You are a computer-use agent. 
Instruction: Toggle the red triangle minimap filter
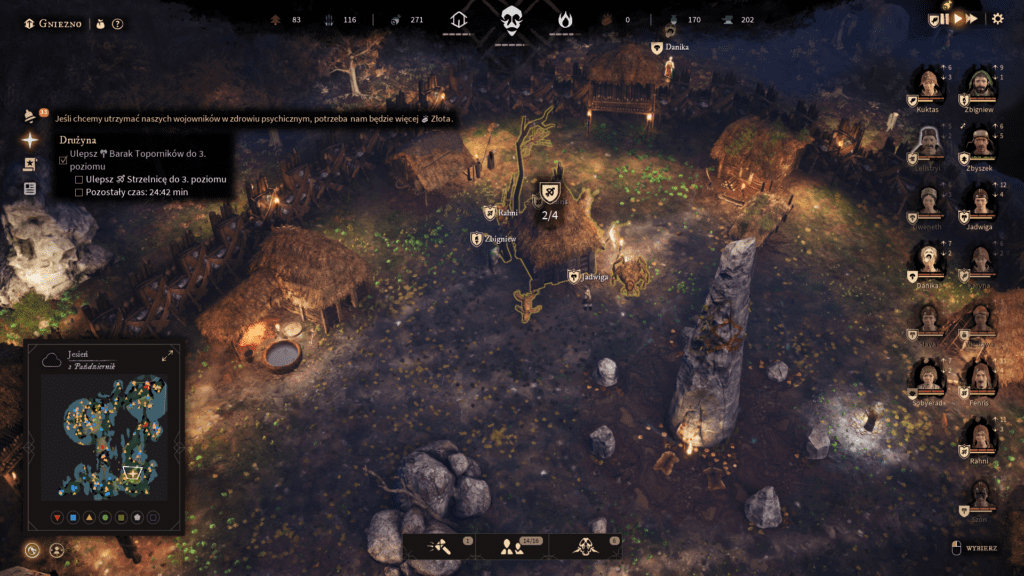point(56,517)
